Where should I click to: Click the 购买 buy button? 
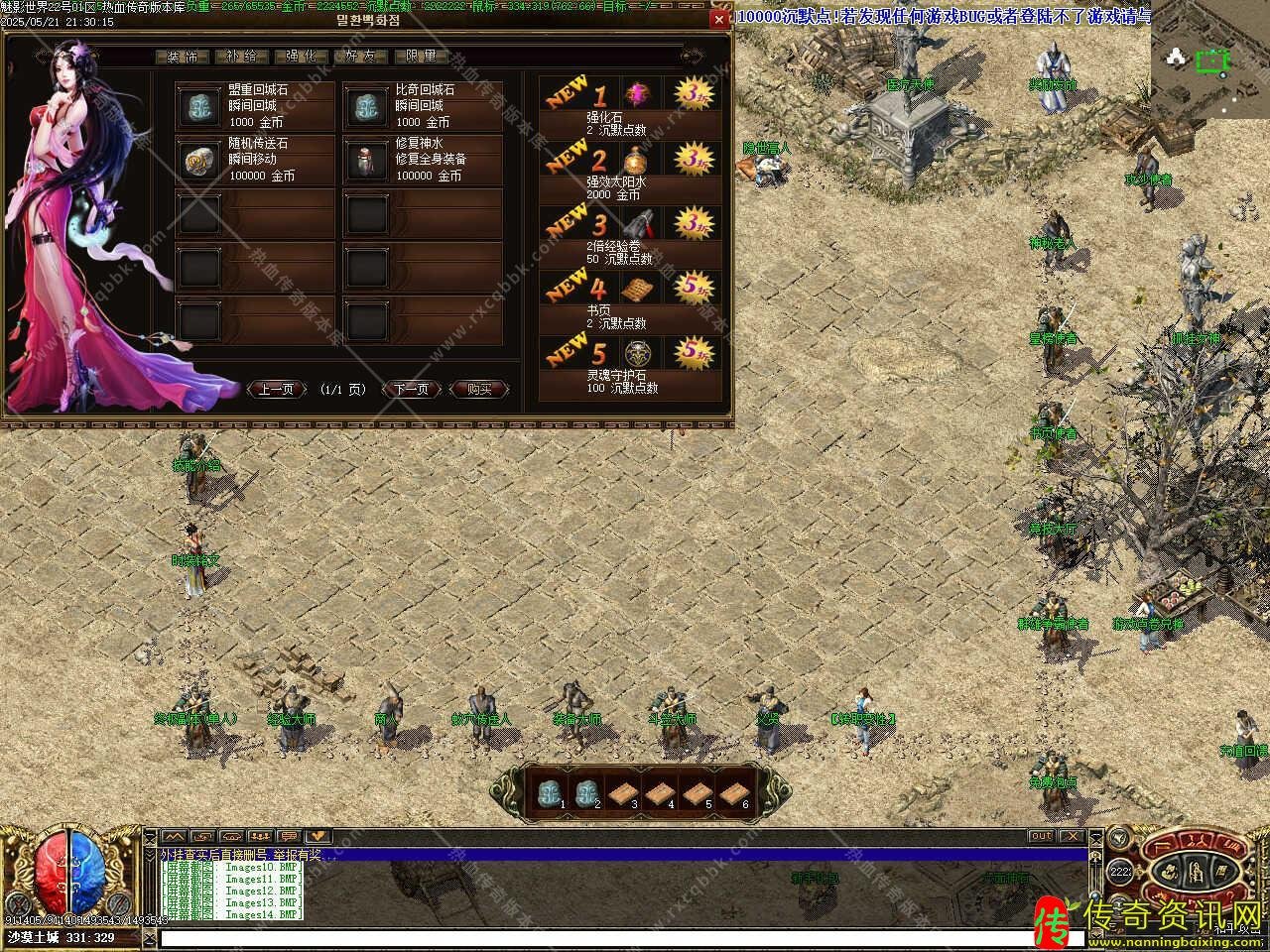(x=479, y=390)
